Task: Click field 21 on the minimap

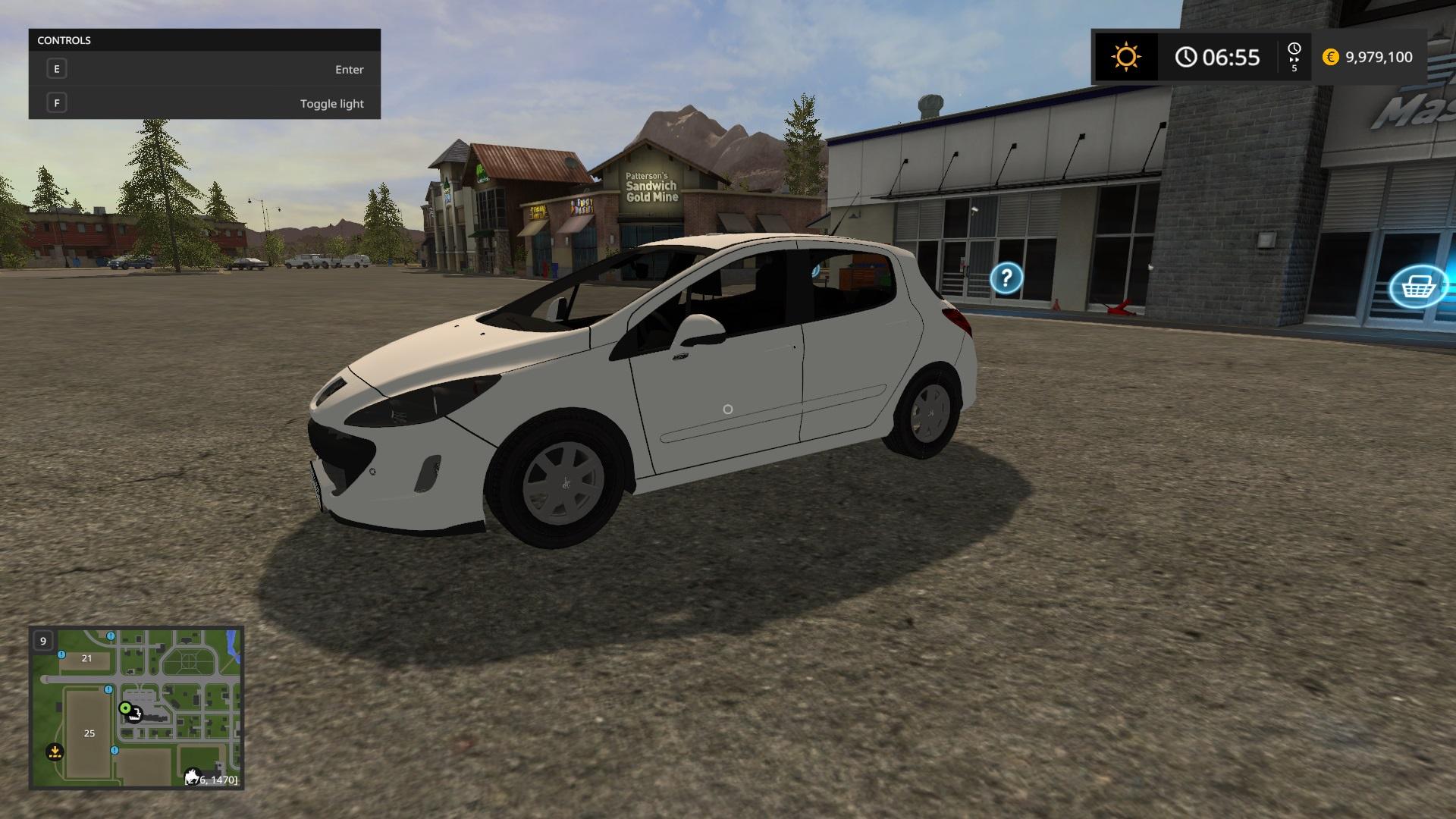Action: [86, 658]
